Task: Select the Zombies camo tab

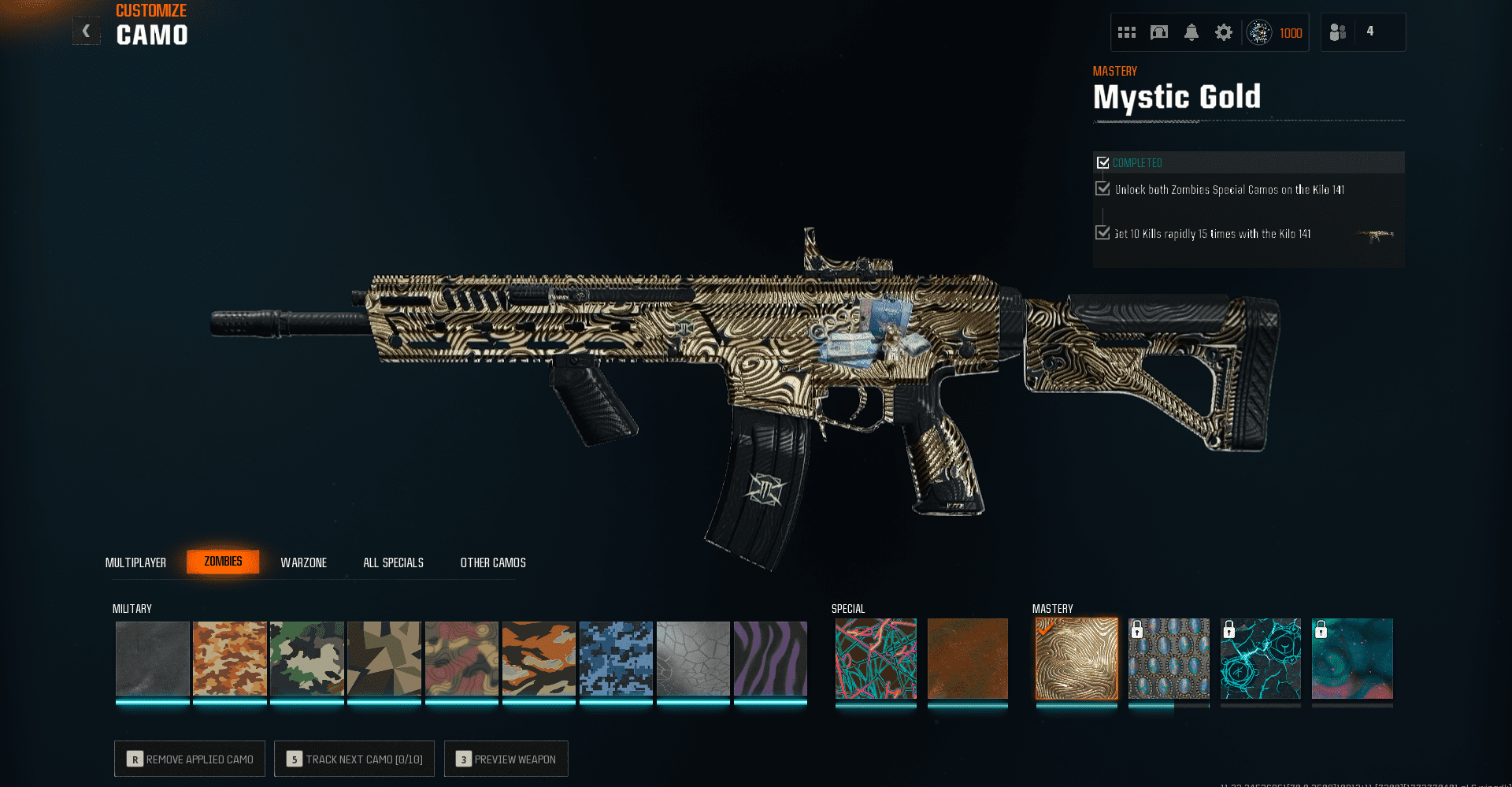Action: click(223, 562)
